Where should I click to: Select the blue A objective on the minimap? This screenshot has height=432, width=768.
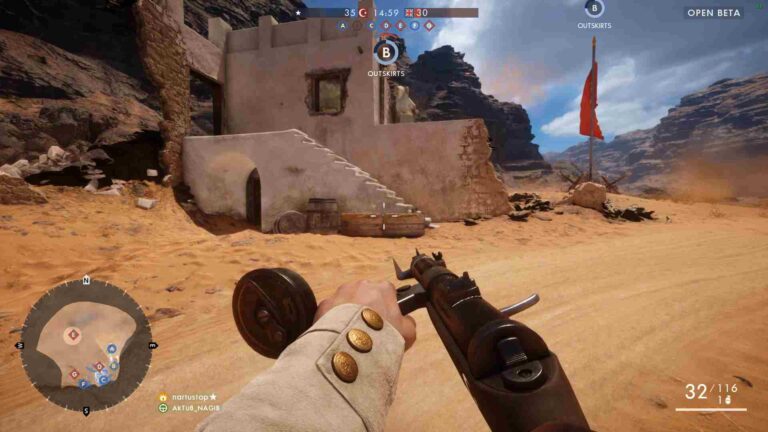(x=111, y=349)
